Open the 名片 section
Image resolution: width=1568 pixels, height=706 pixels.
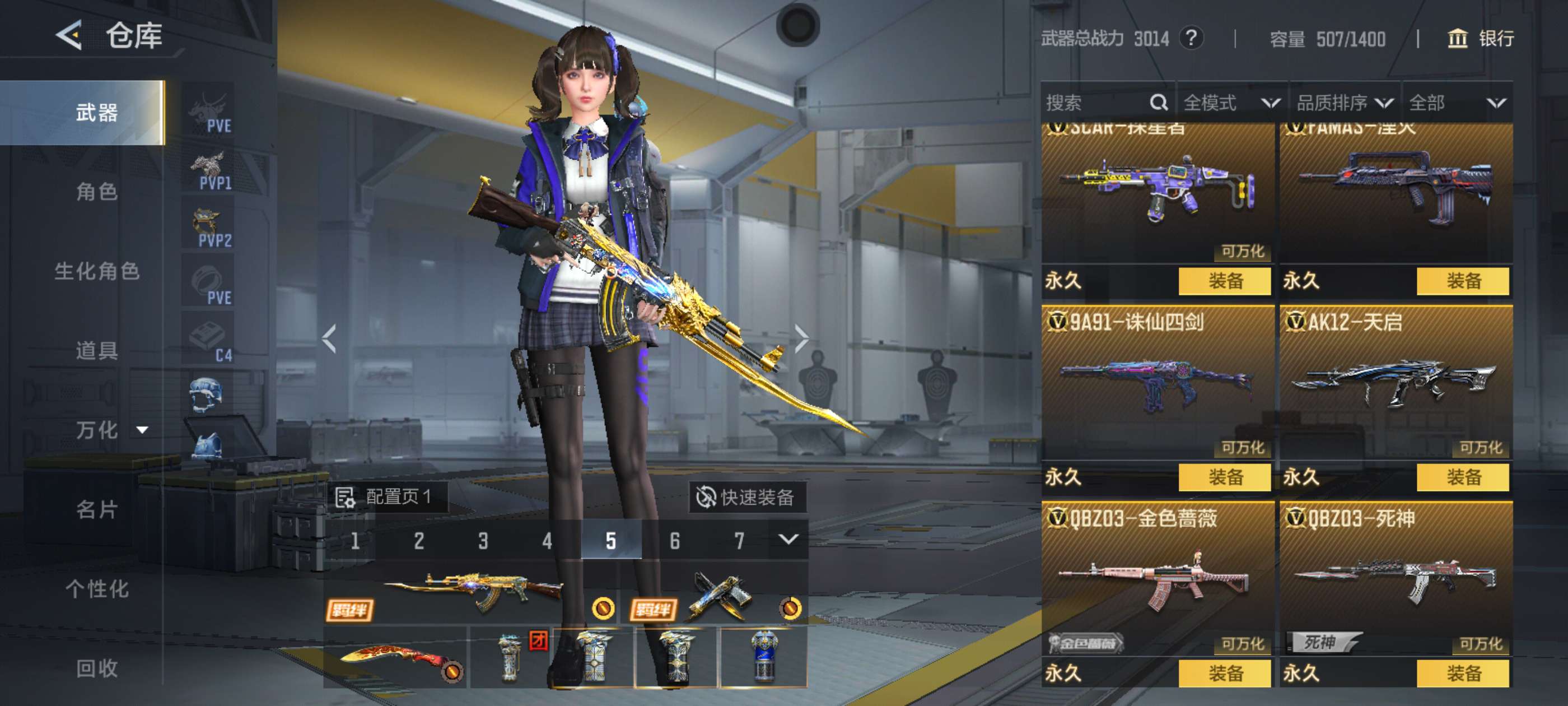coord(97,509)
